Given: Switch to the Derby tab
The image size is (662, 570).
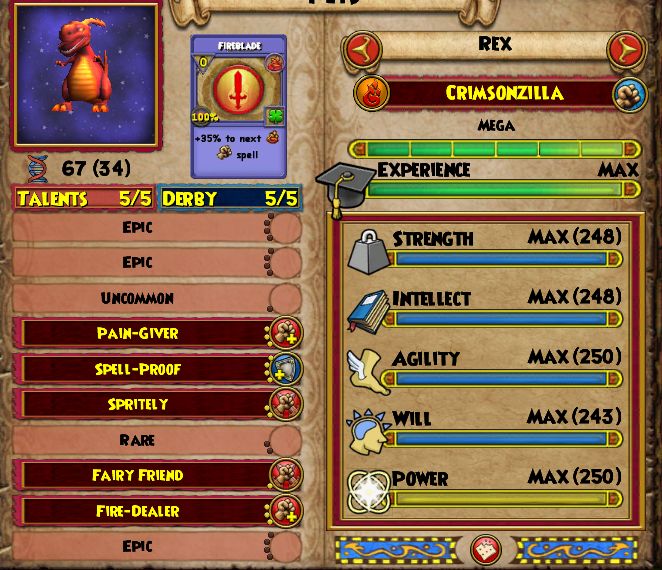Looking at the screenshot, I should pos(228,198).
